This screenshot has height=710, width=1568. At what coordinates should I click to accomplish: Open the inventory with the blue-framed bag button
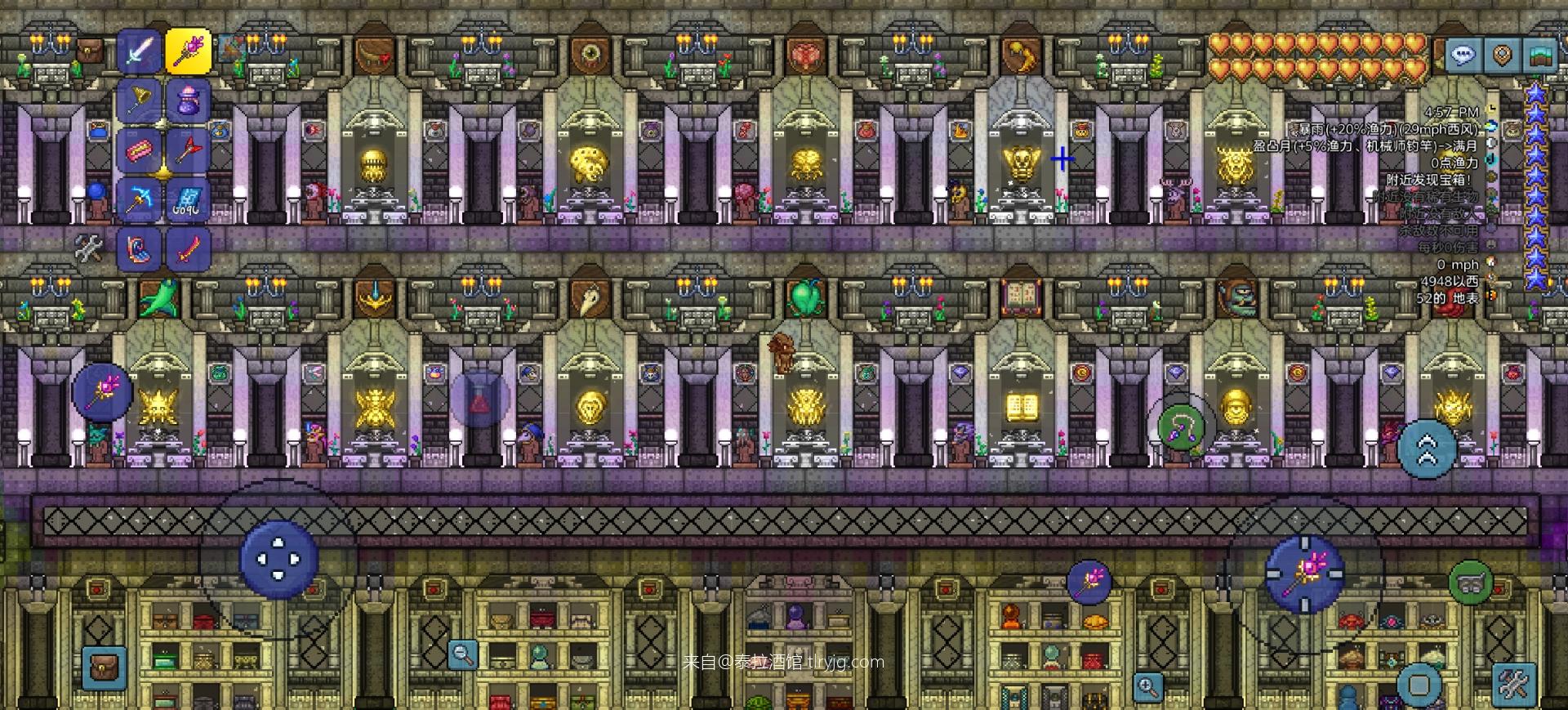pyautogui.click(x=105, y=668)
